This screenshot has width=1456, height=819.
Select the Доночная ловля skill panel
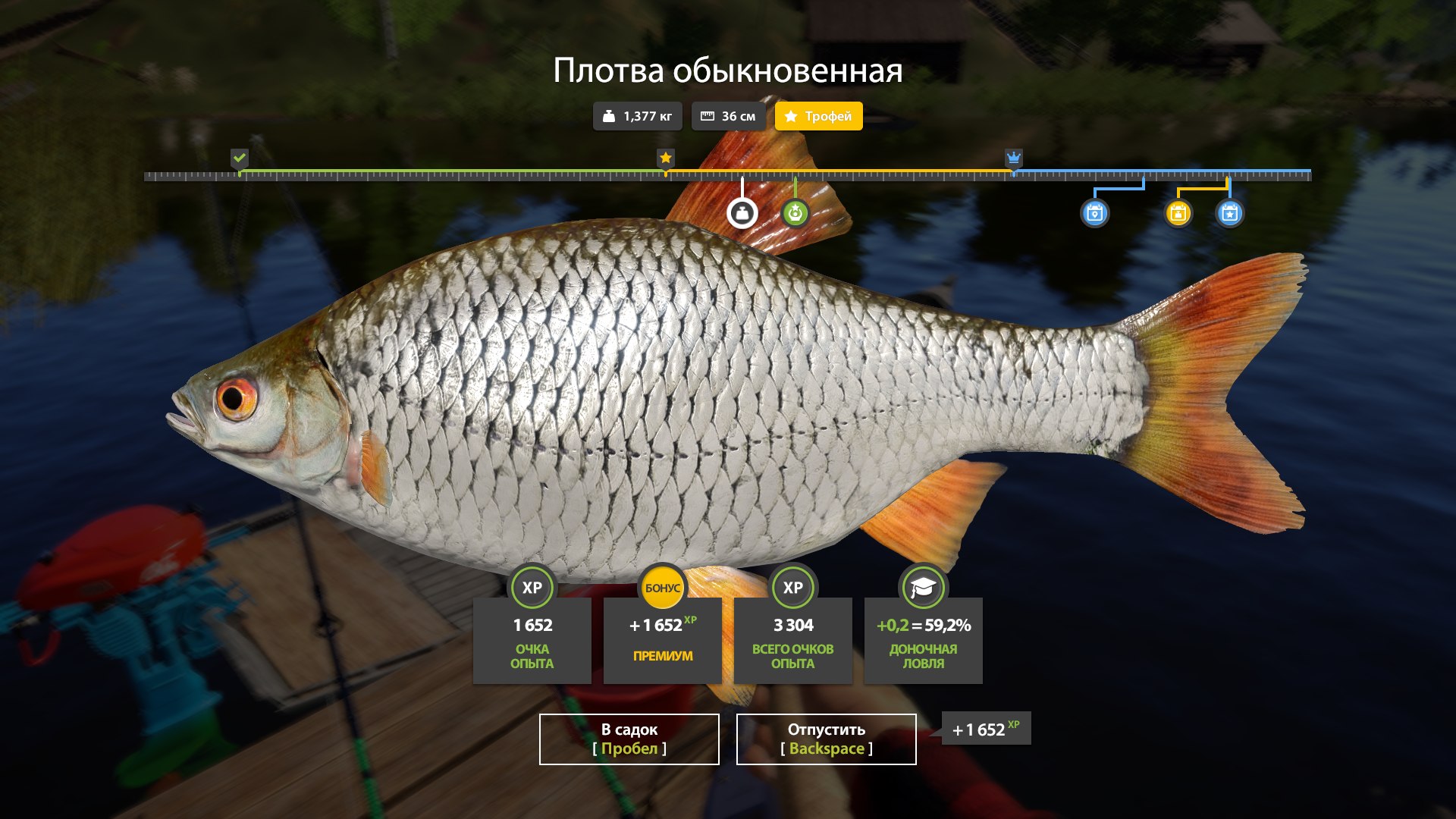click(923, 639)
